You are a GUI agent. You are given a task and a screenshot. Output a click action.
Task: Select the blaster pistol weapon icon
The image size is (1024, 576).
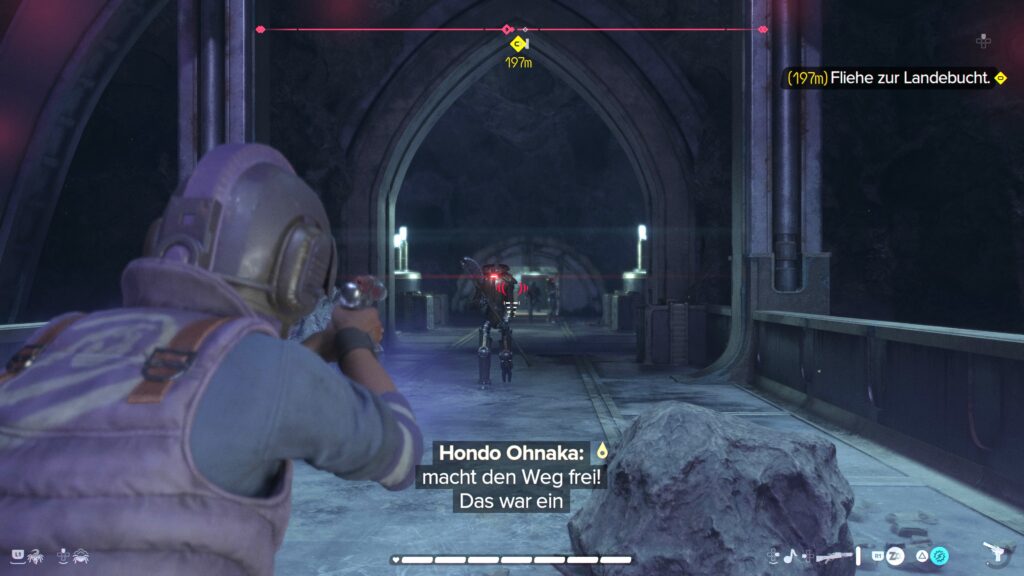pyautogui.click(x=996, y=554)
